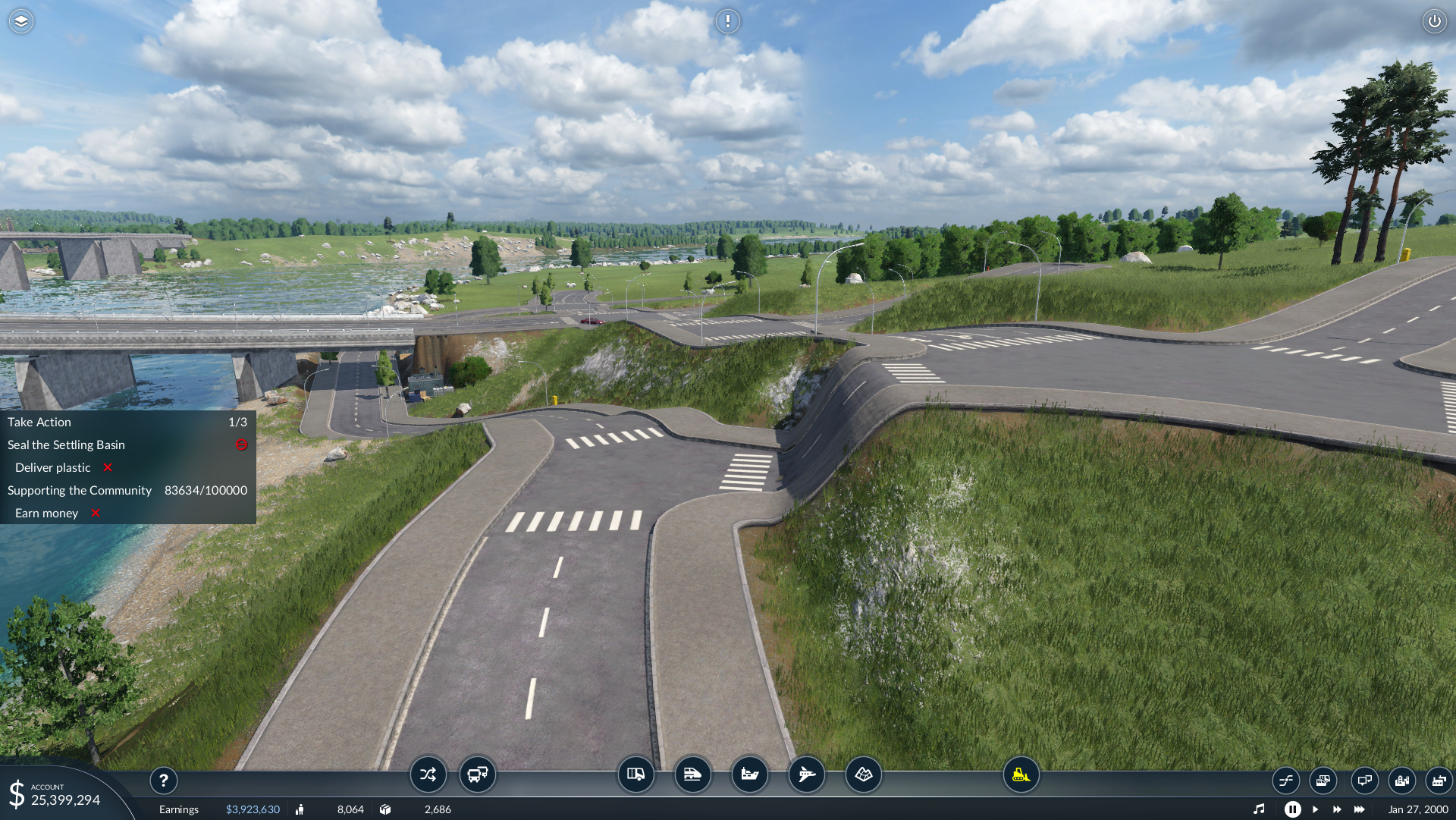1456x820 pixels.
Task: Open the road construction truck menu
Action: [635, 774]
